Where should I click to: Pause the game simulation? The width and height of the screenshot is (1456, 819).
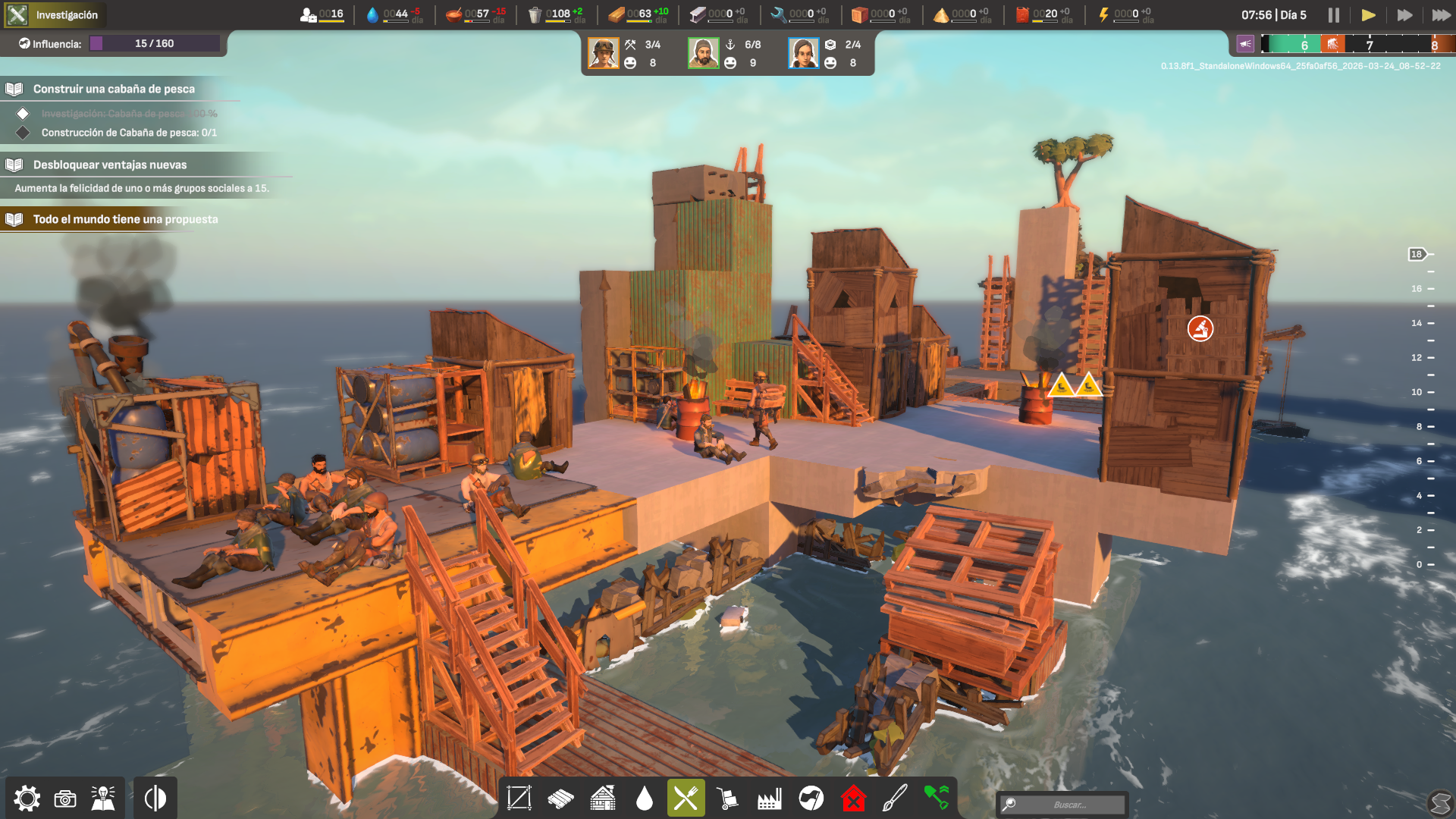click(1333, 15)
